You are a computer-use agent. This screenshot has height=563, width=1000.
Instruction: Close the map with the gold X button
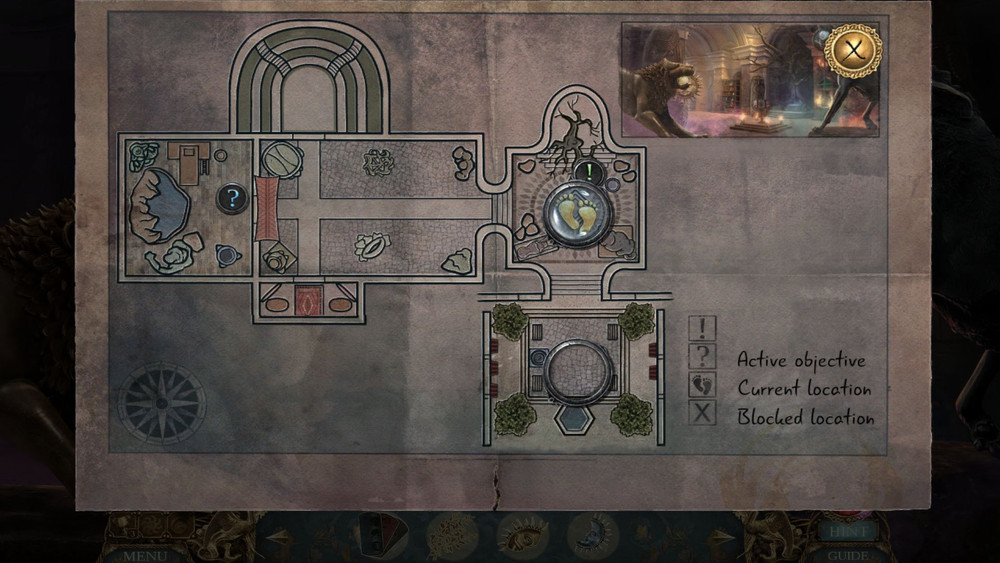point(853,51)
